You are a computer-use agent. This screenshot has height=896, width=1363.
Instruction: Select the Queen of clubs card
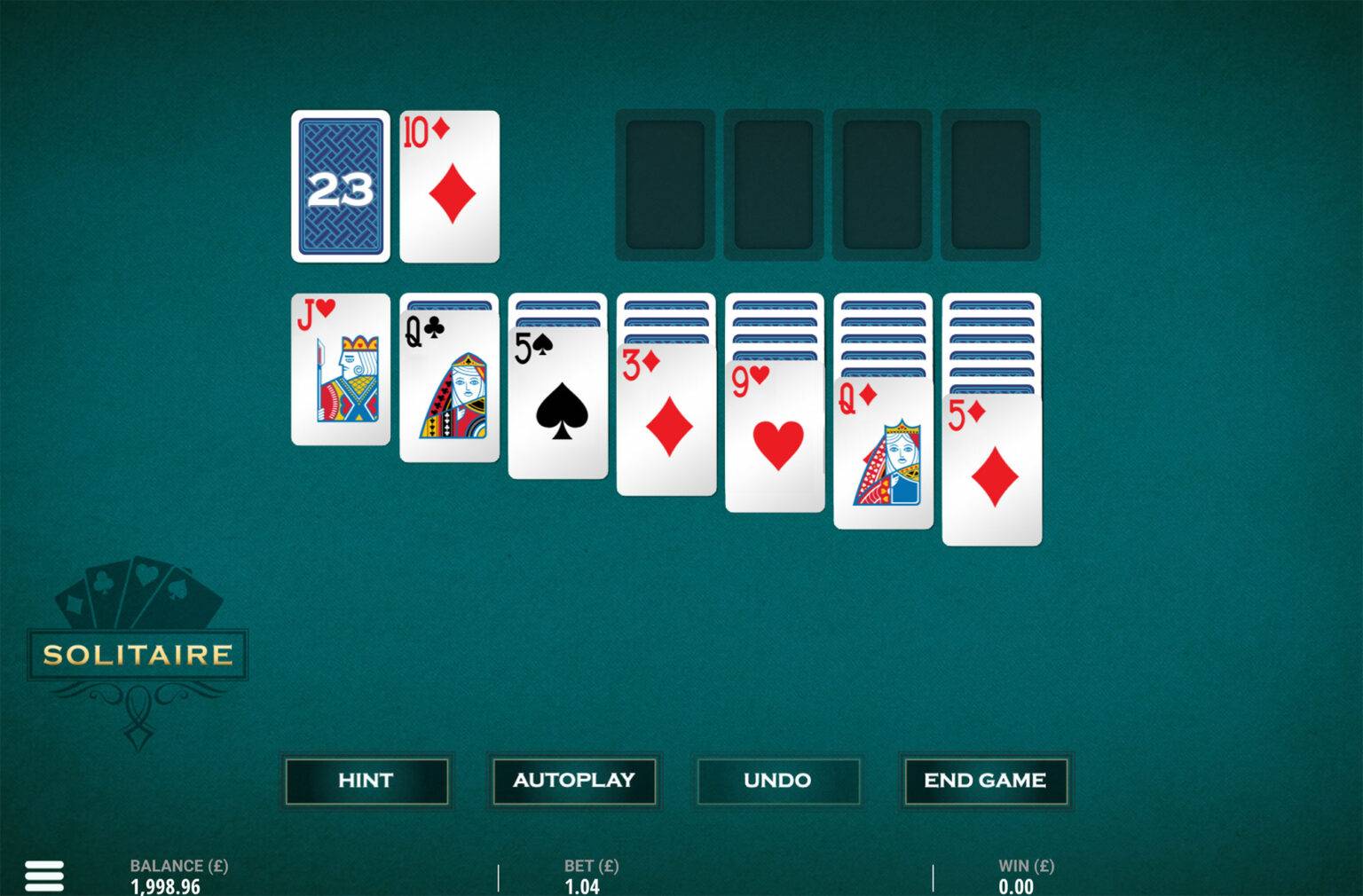point(450,390)
